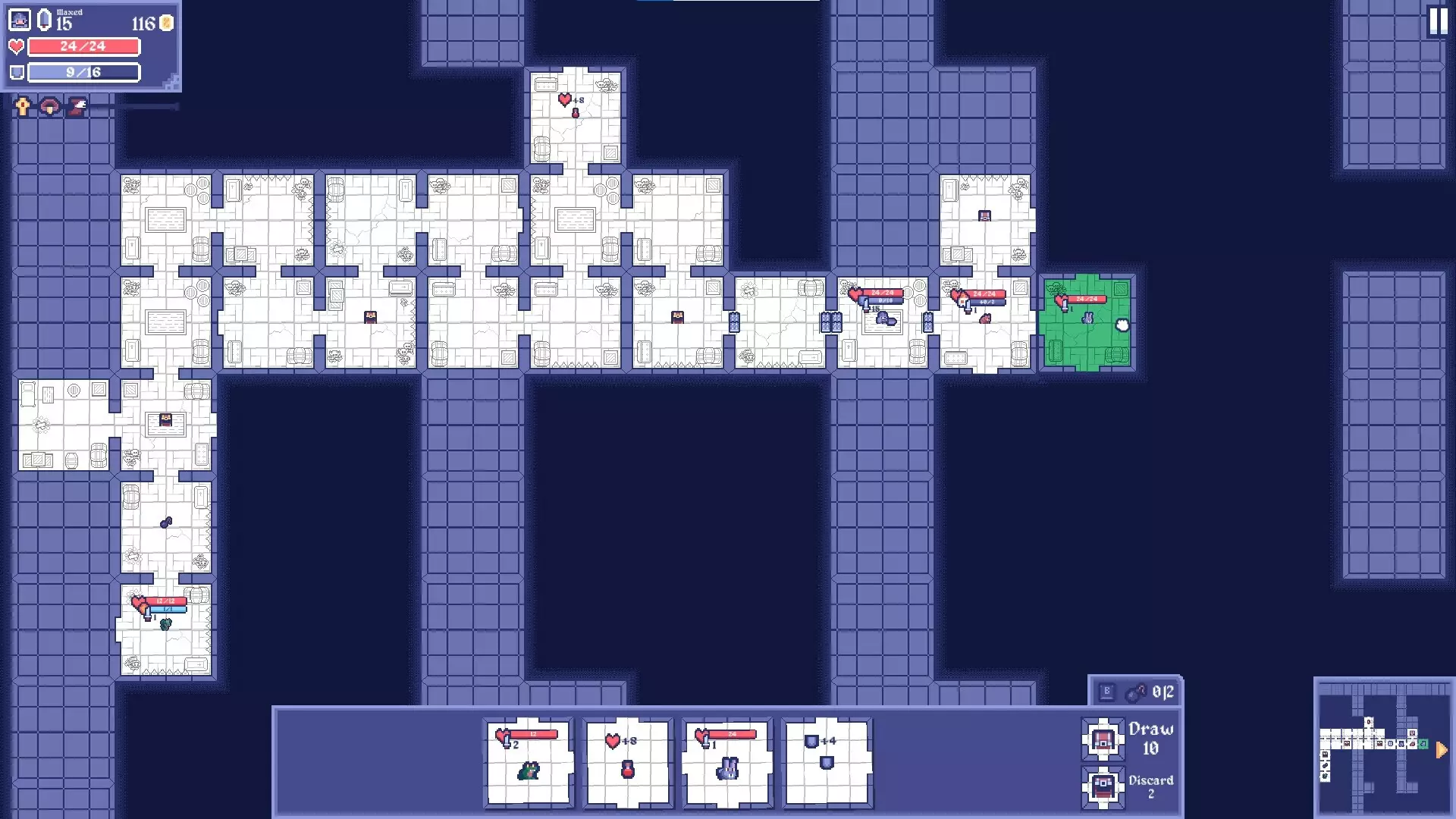
Task: Select the mushroom item in the inventory strip
Action: [x=48, y=106]
